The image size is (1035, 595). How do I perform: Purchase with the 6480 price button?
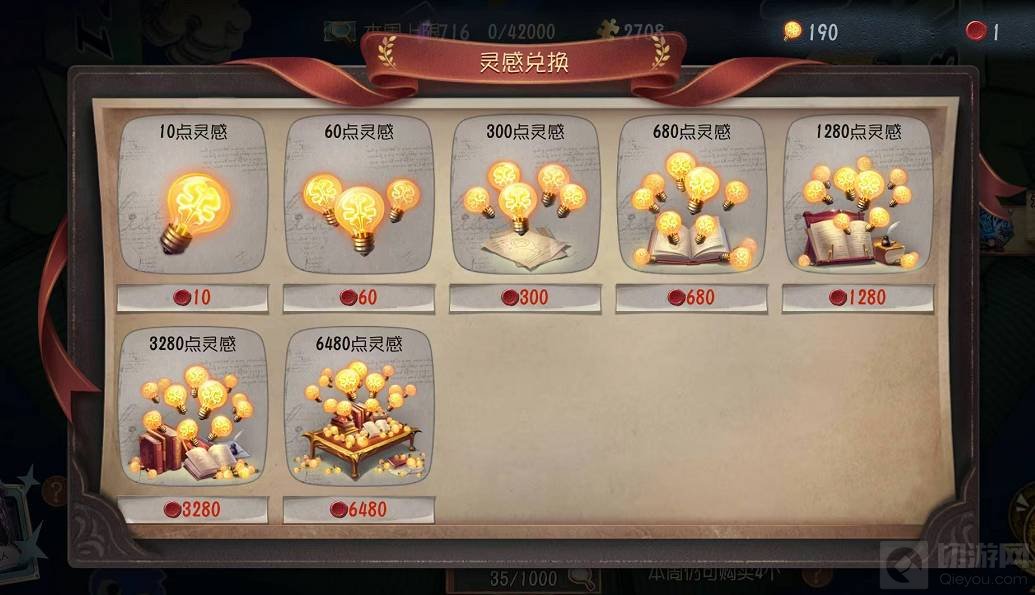click(x=359, y=509)
